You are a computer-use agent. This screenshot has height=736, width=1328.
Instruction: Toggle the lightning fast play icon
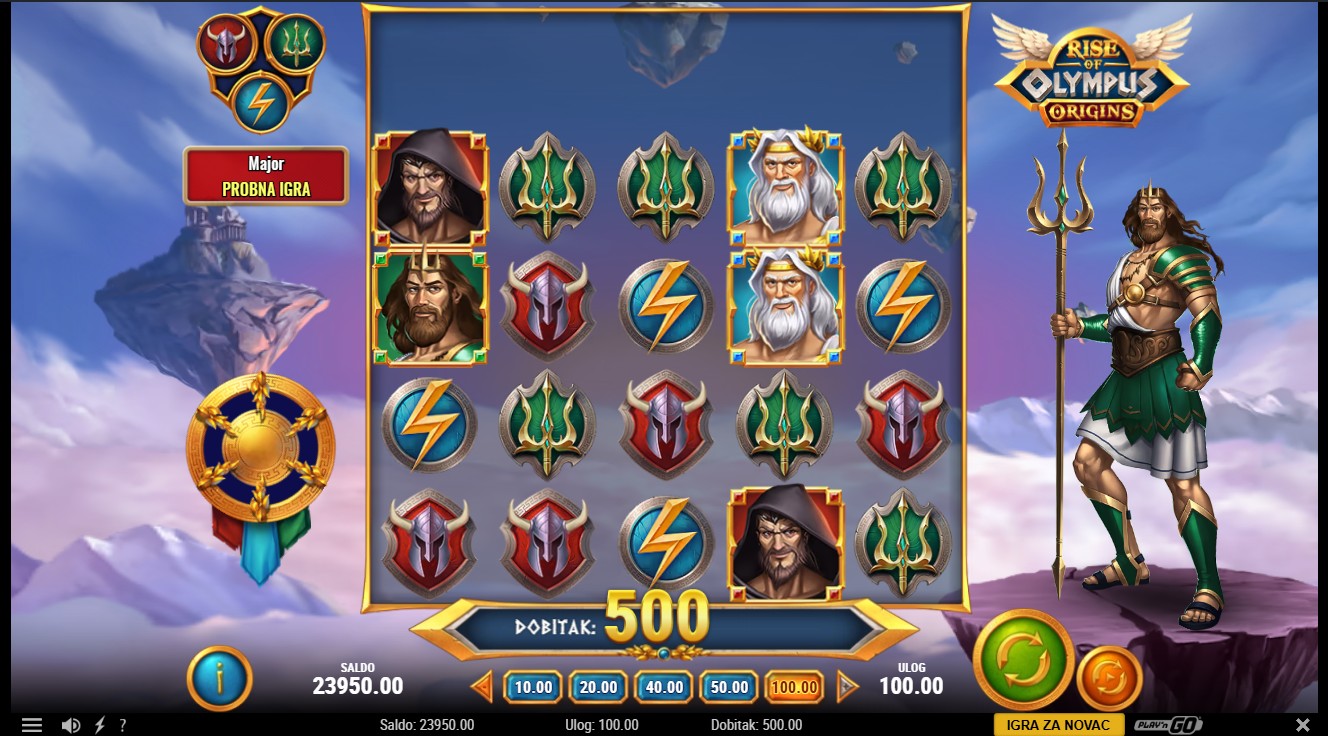(x=99, y=725)
